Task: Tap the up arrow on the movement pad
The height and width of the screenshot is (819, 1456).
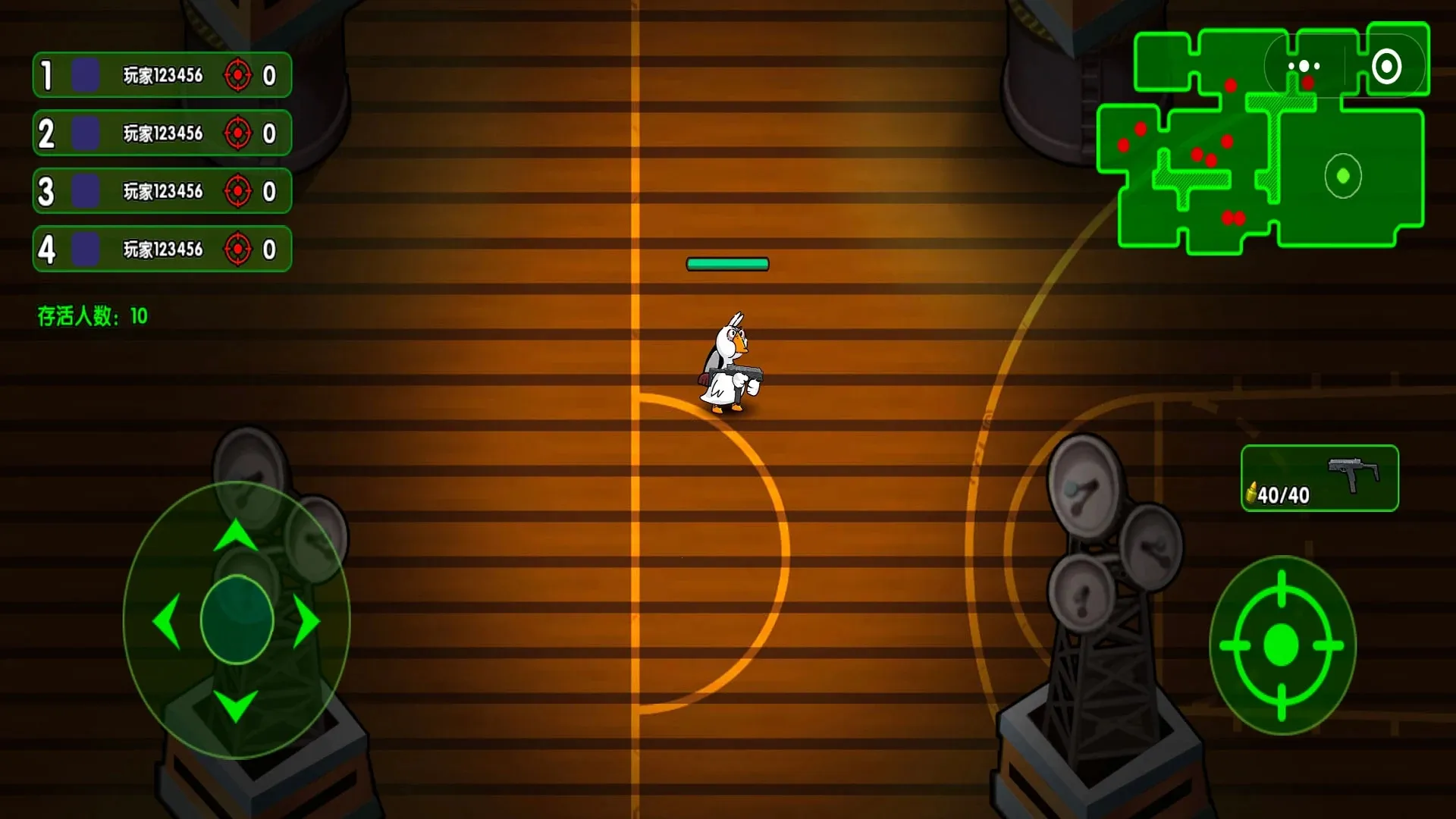Action: tap(236, 535)
